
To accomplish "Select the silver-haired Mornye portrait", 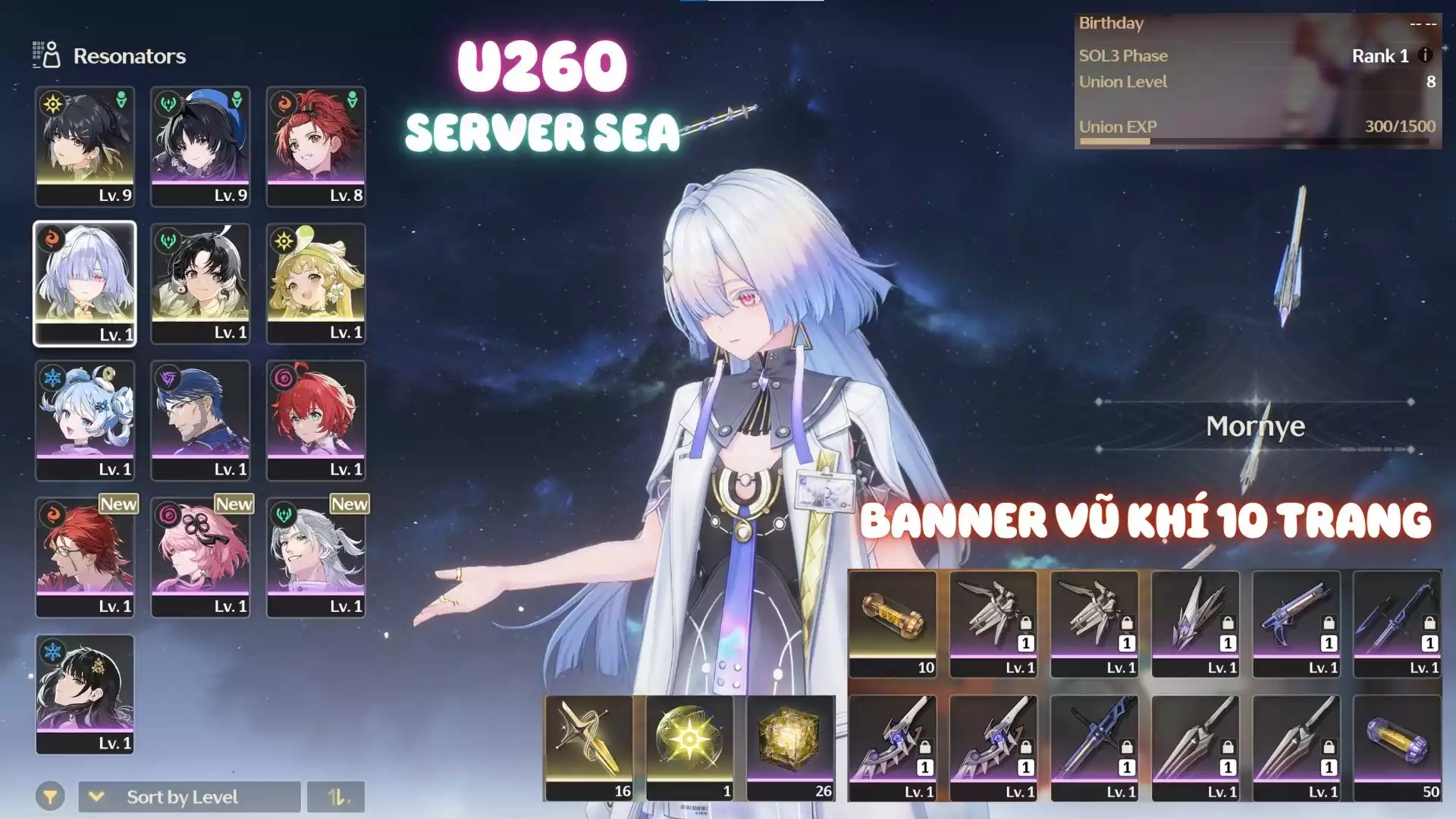I will (85, 283).
